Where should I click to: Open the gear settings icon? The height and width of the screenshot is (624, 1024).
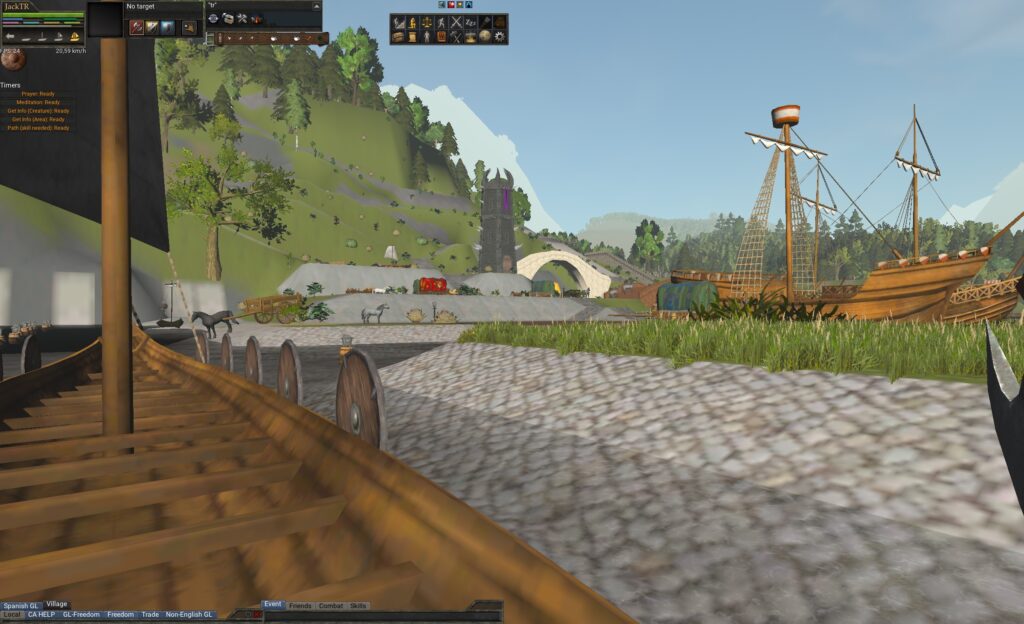500,37
